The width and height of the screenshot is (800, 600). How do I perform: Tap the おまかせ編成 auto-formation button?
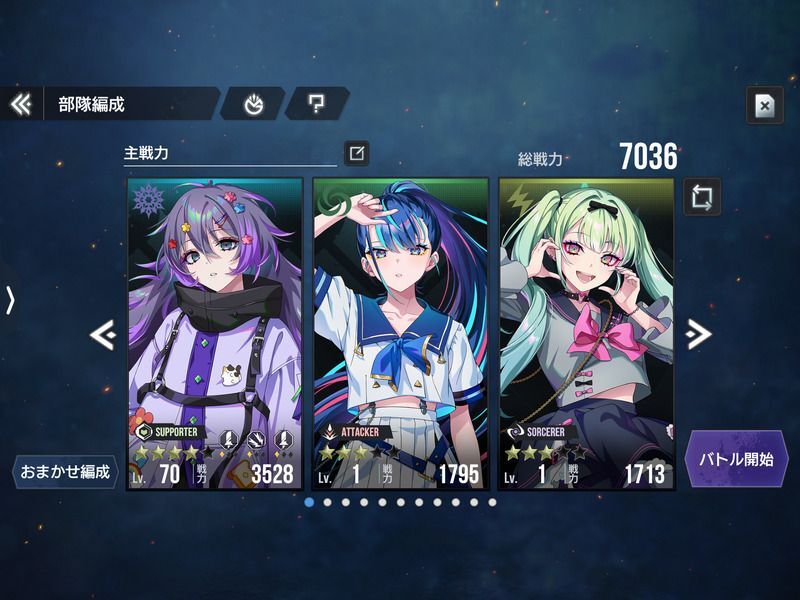tap(62, 471)
